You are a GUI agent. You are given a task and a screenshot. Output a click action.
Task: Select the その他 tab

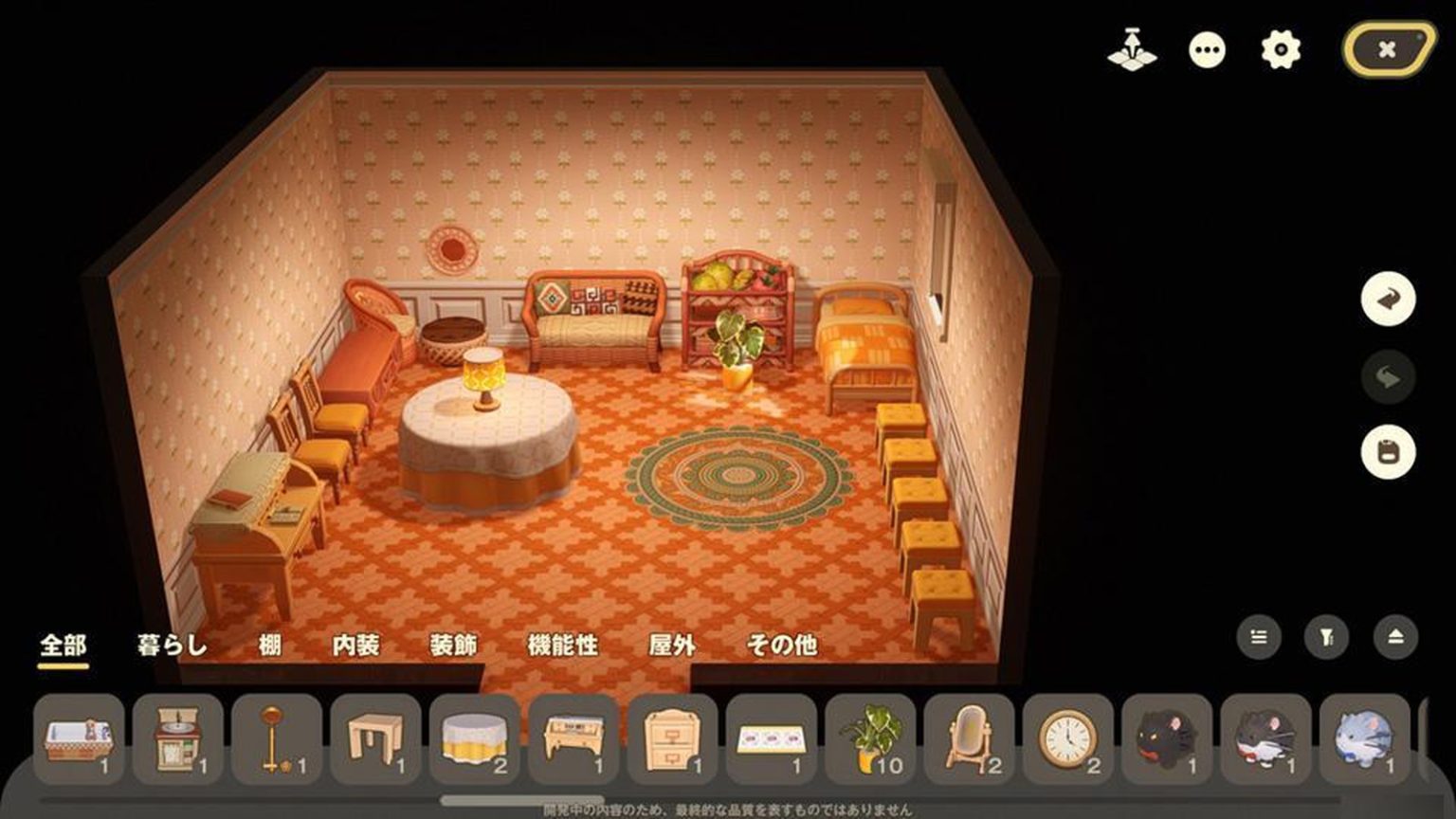[782, 646]
